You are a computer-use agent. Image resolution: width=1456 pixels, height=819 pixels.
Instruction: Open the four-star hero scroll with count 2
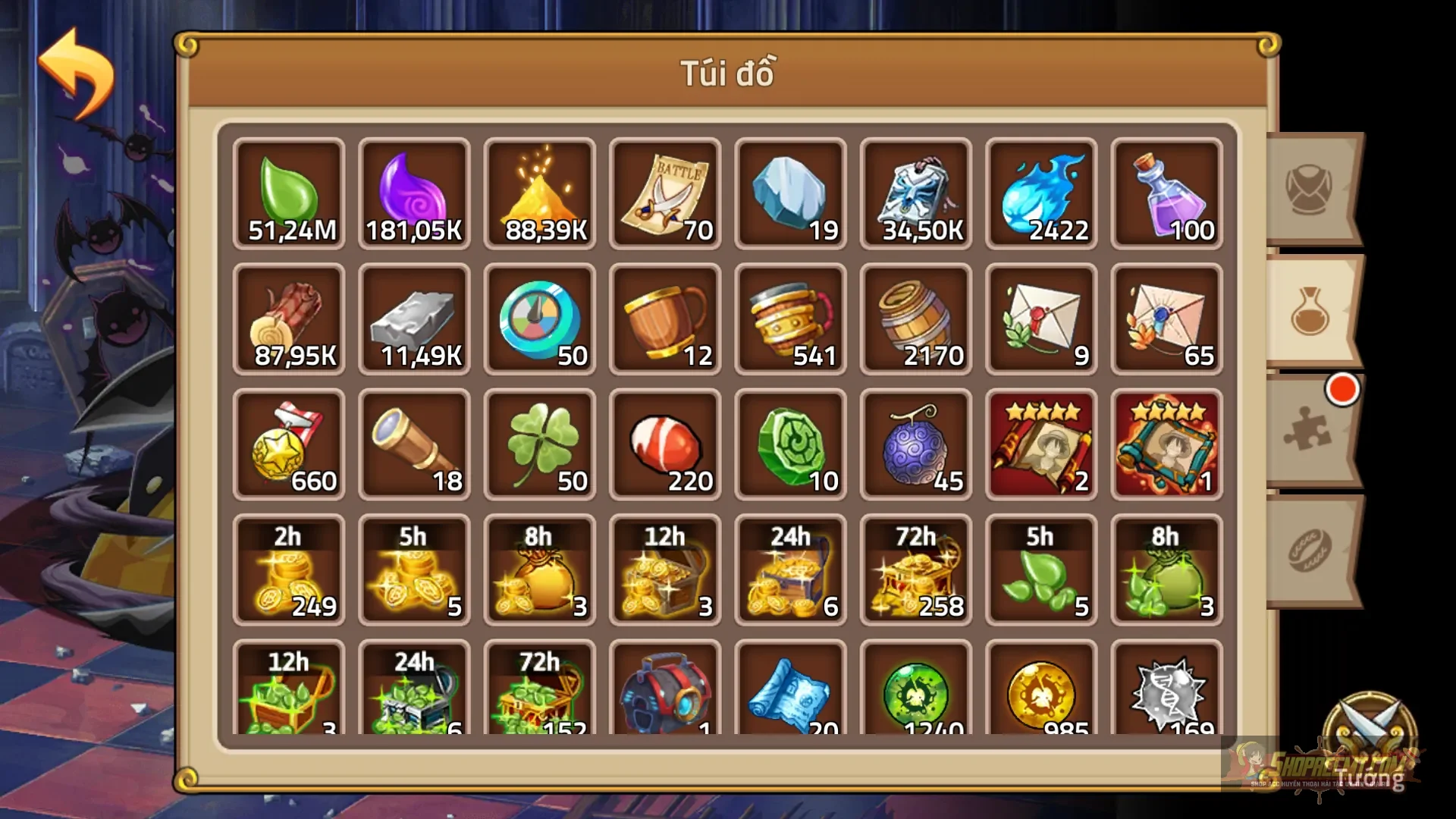point(1041,444)
